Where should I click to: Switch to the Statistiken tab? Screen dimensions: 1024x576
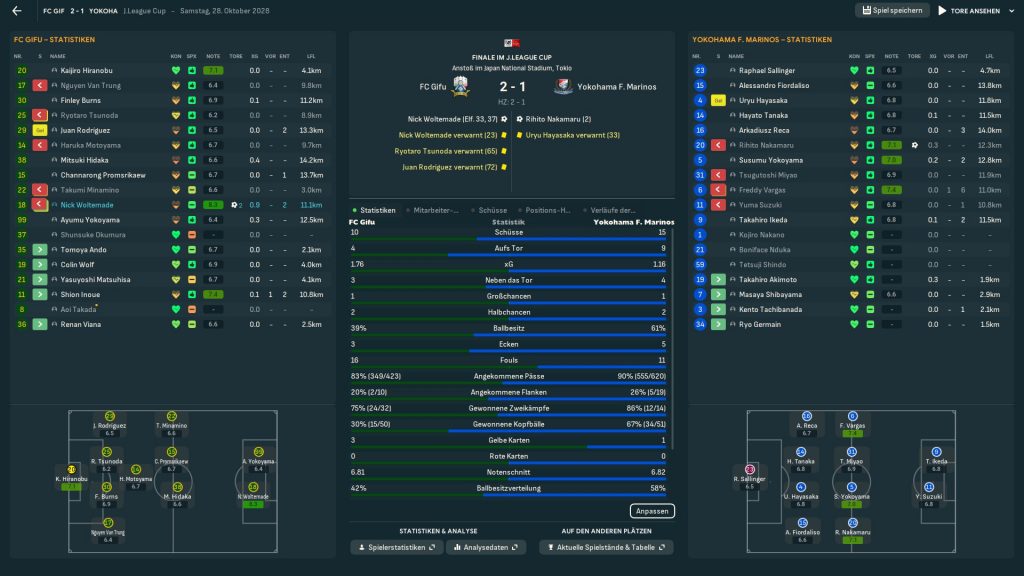(x=379, y=210)
